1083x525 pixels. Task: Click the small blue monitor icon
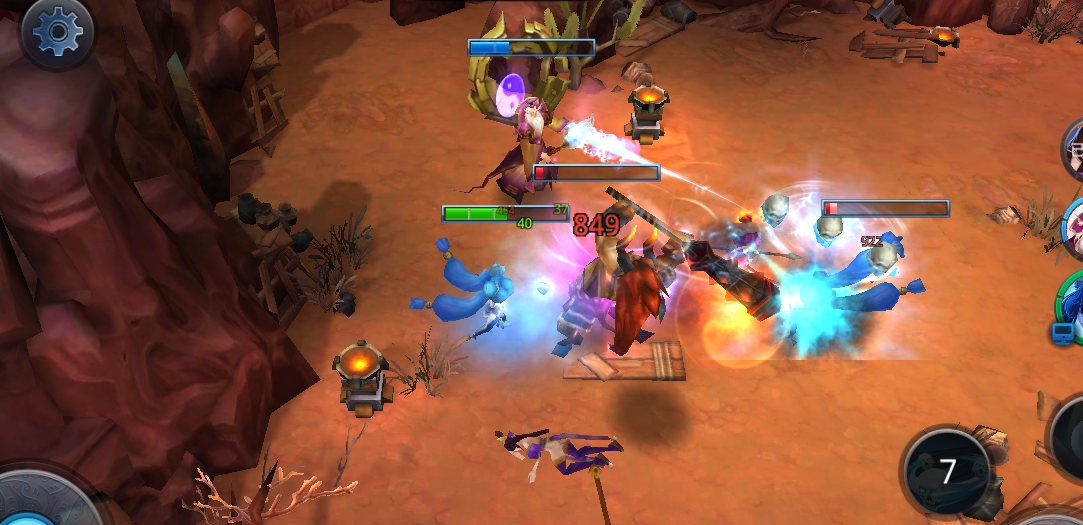[x=1061, y=333]
